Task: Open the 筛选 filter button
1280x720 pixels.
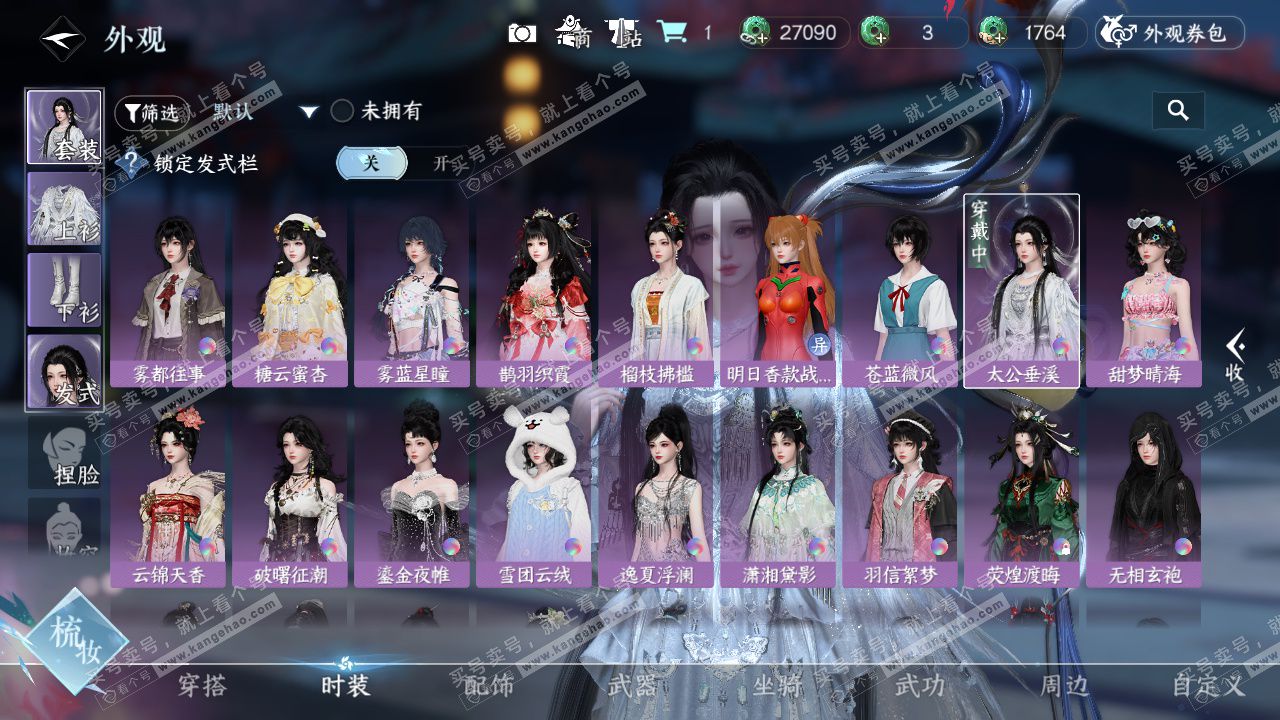Action: pos(151,113)
